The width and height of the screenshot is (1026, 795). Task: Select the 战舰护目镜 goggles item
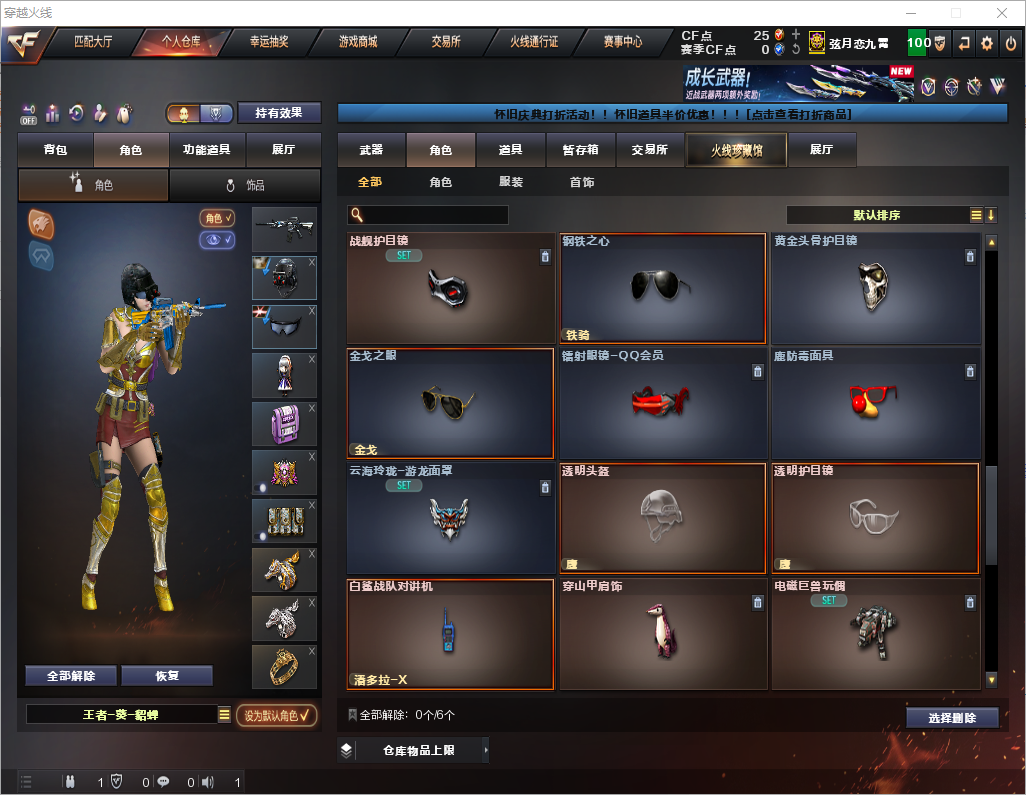pyautogui.click(x=450, y=290)
